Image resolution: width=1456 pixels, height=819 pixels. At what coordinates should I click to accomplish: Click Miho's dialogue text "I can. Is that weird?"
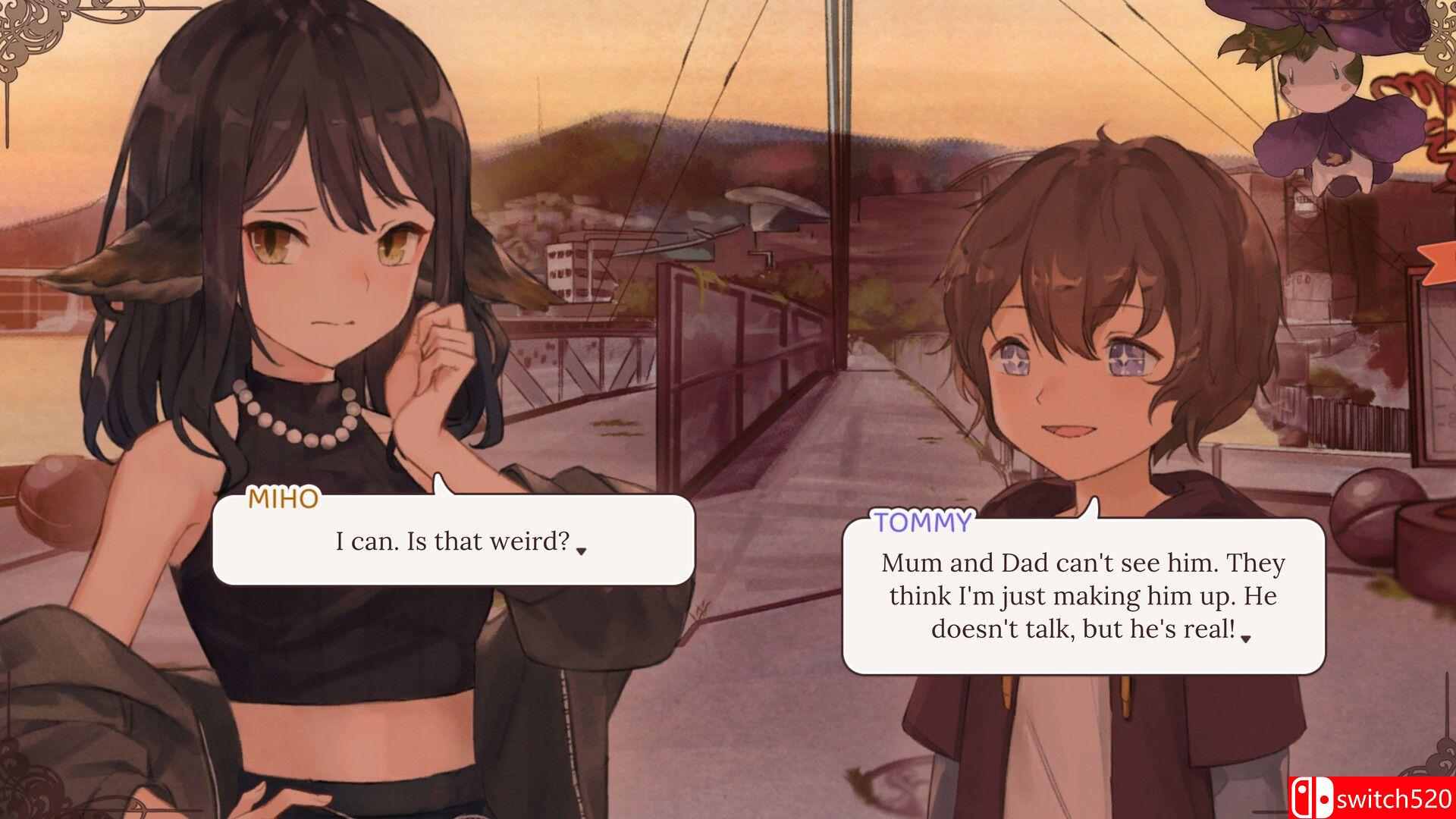click(453, 541)
